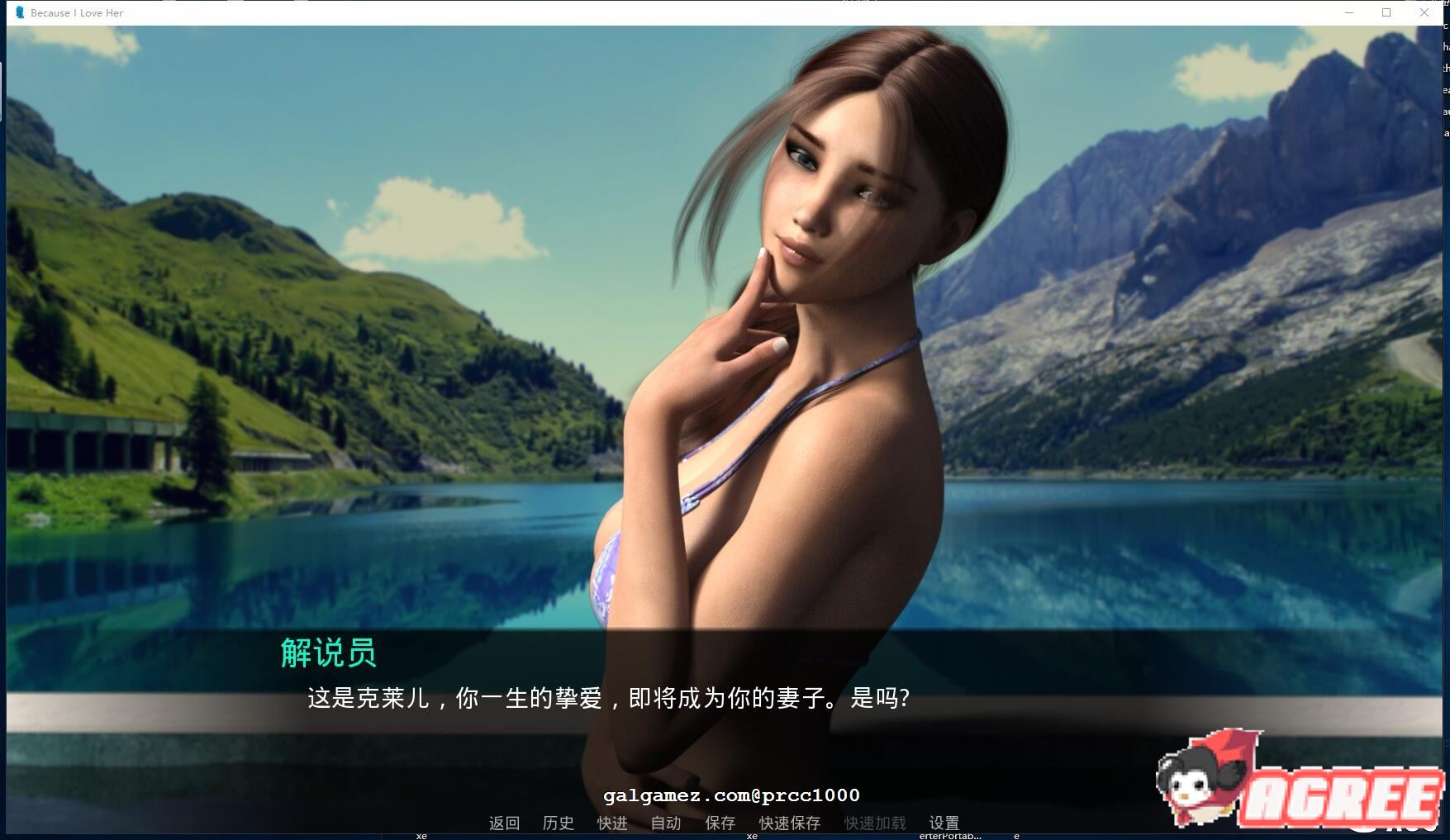Open the 设置 settings screen
1450x840 pixels.
point(944,823)
